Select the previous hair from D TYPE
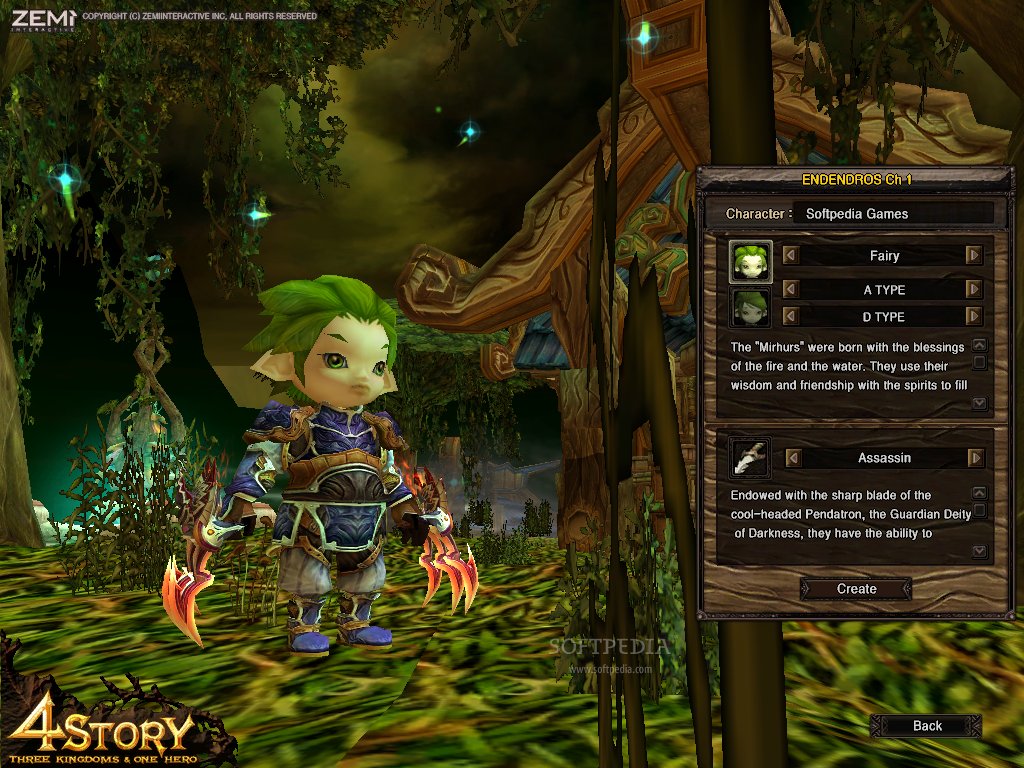Viewport: 1024px width, 768px height. point(791,316)
